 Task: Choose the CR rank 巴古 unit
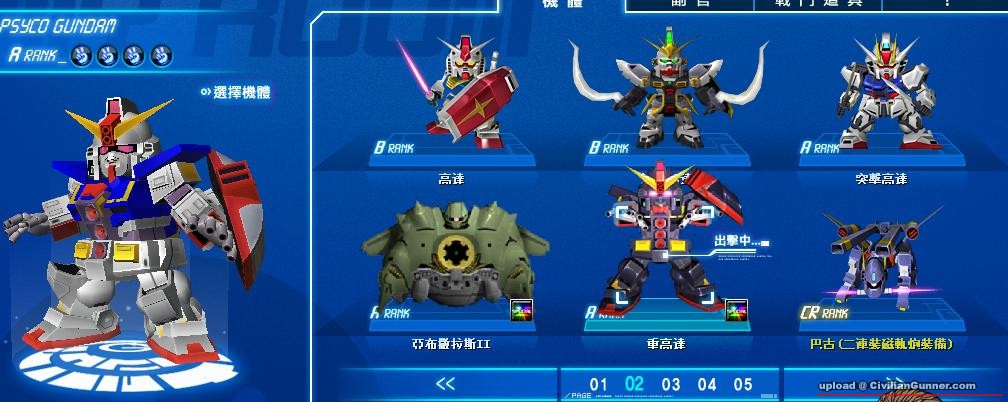click(x=881, y=262)
